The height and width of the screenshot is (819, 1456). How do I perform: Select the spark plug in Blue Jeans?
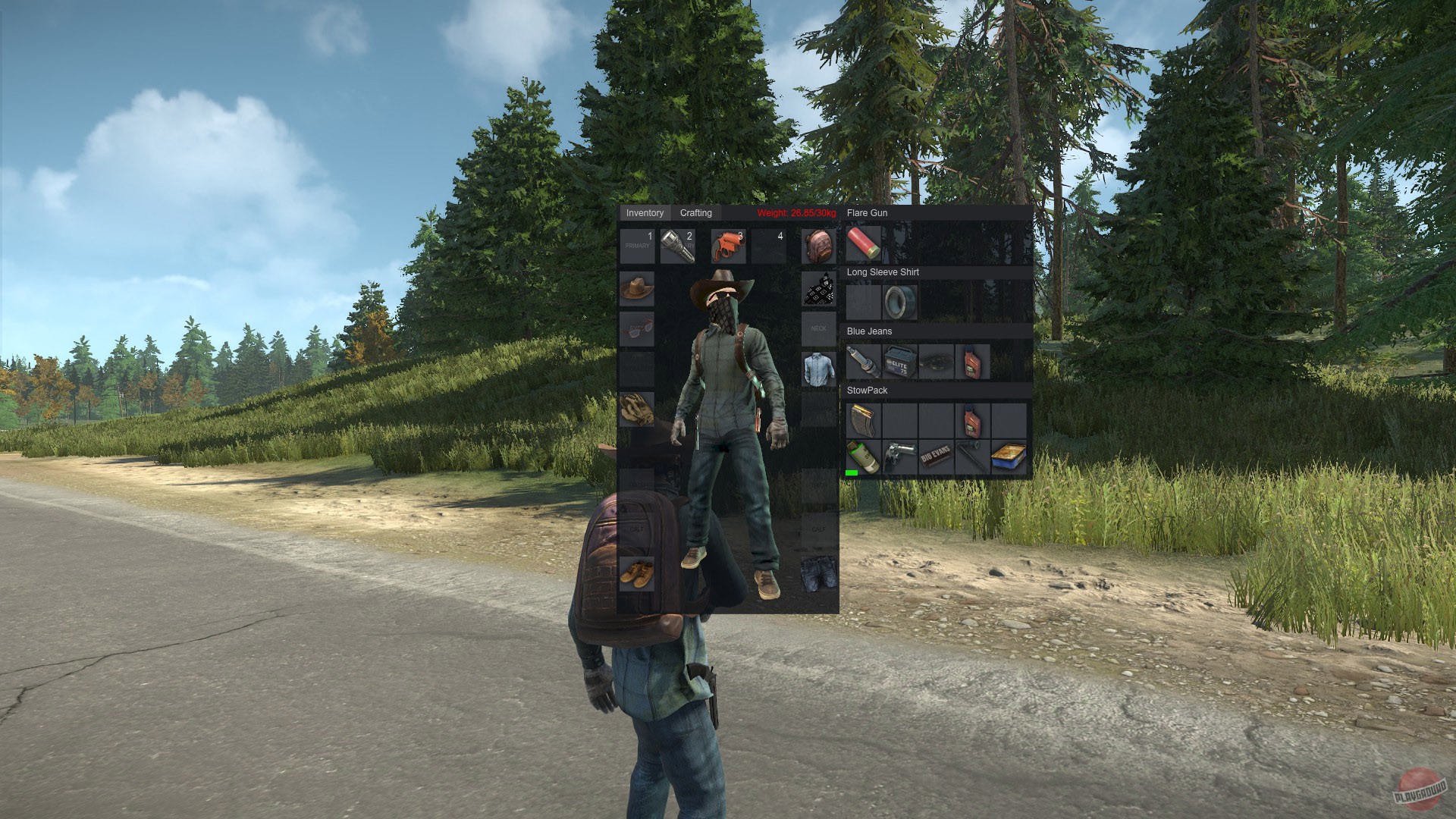863,362
